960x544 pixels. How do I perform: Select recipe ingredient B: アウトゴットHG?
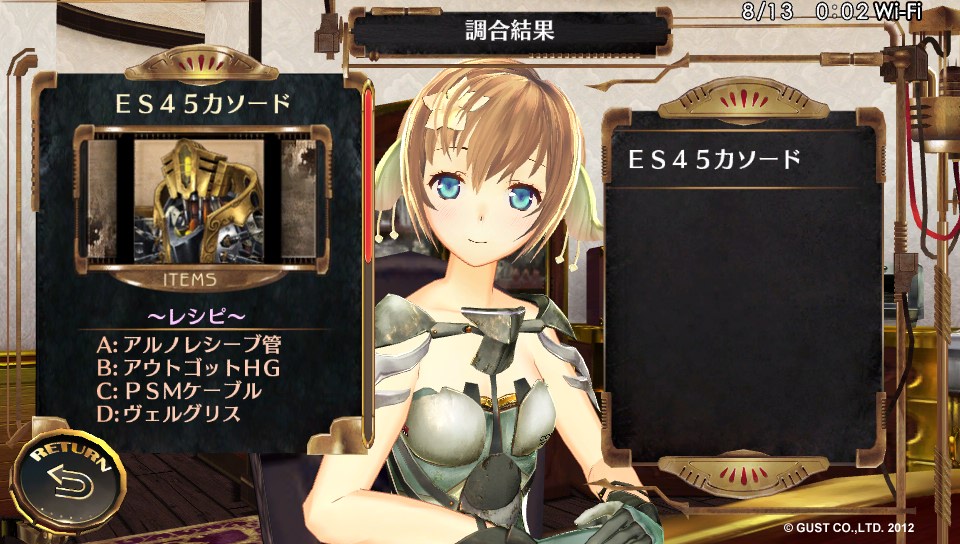click(x=188, y=367)
